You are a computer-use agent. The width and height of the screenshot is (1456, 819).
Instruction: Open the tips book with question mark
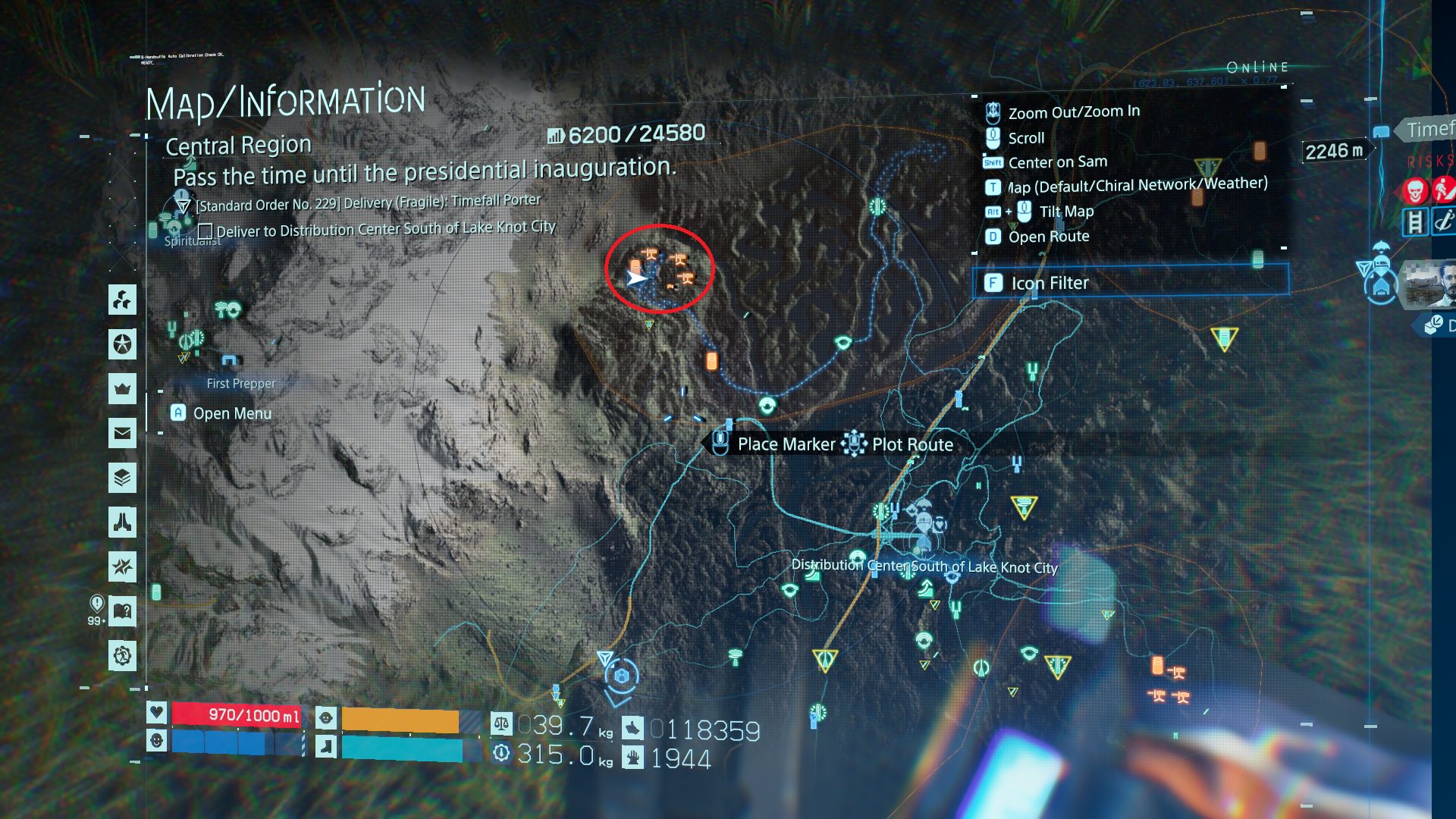(122, 611)
